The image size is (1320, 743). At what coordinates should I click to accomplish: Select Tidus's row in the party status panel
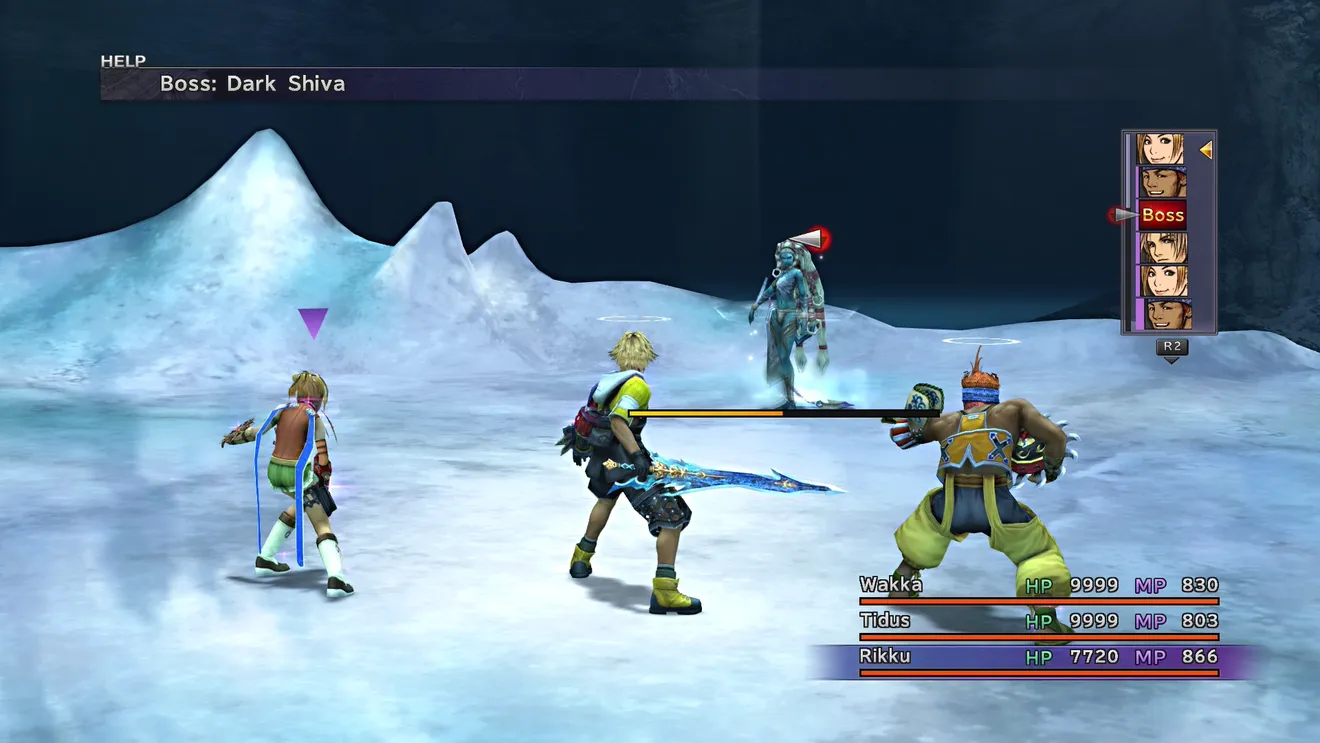1038,622
